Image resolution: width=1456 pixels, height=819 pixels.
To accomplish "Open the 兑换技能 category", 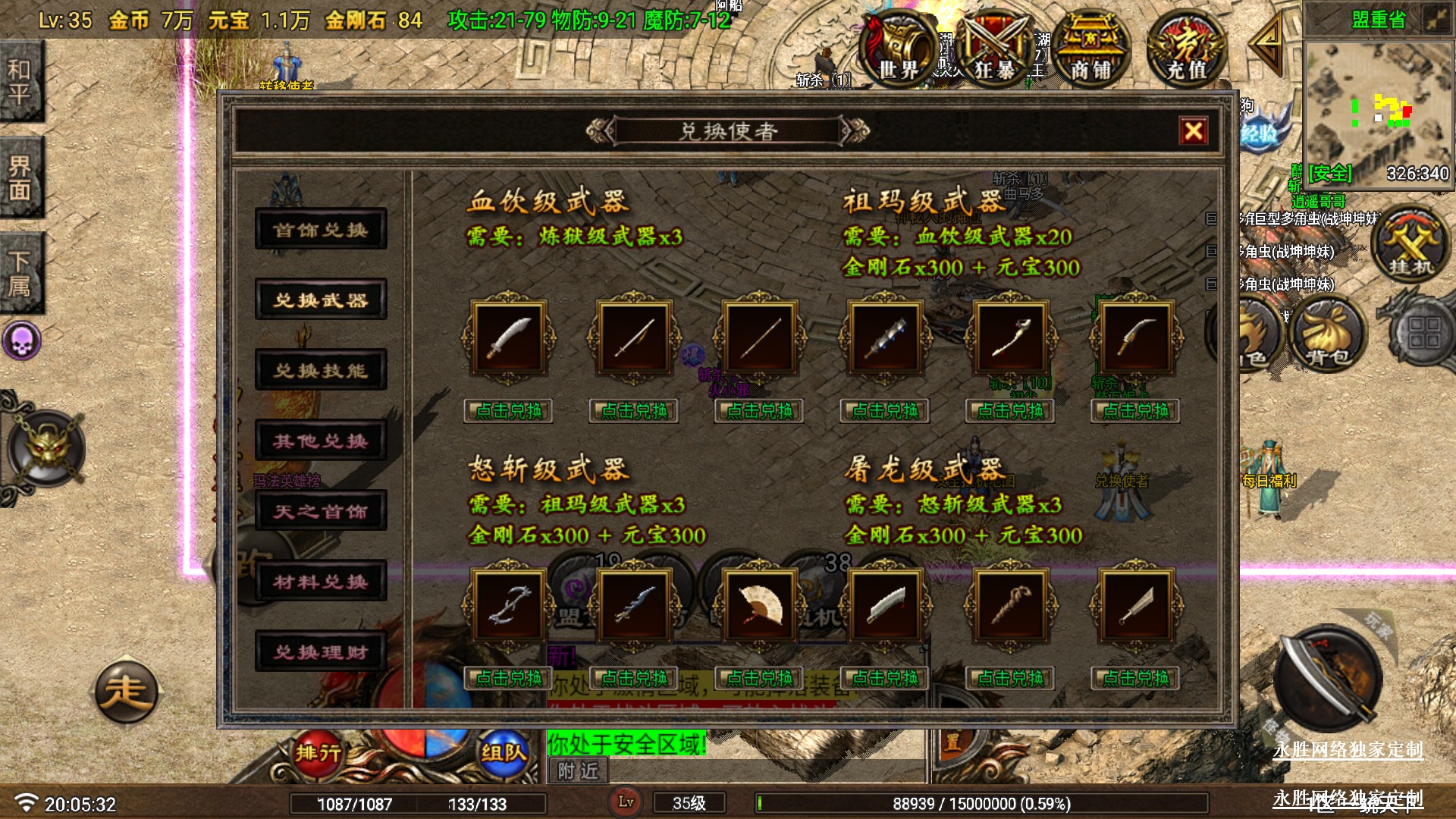I will 321,370.
